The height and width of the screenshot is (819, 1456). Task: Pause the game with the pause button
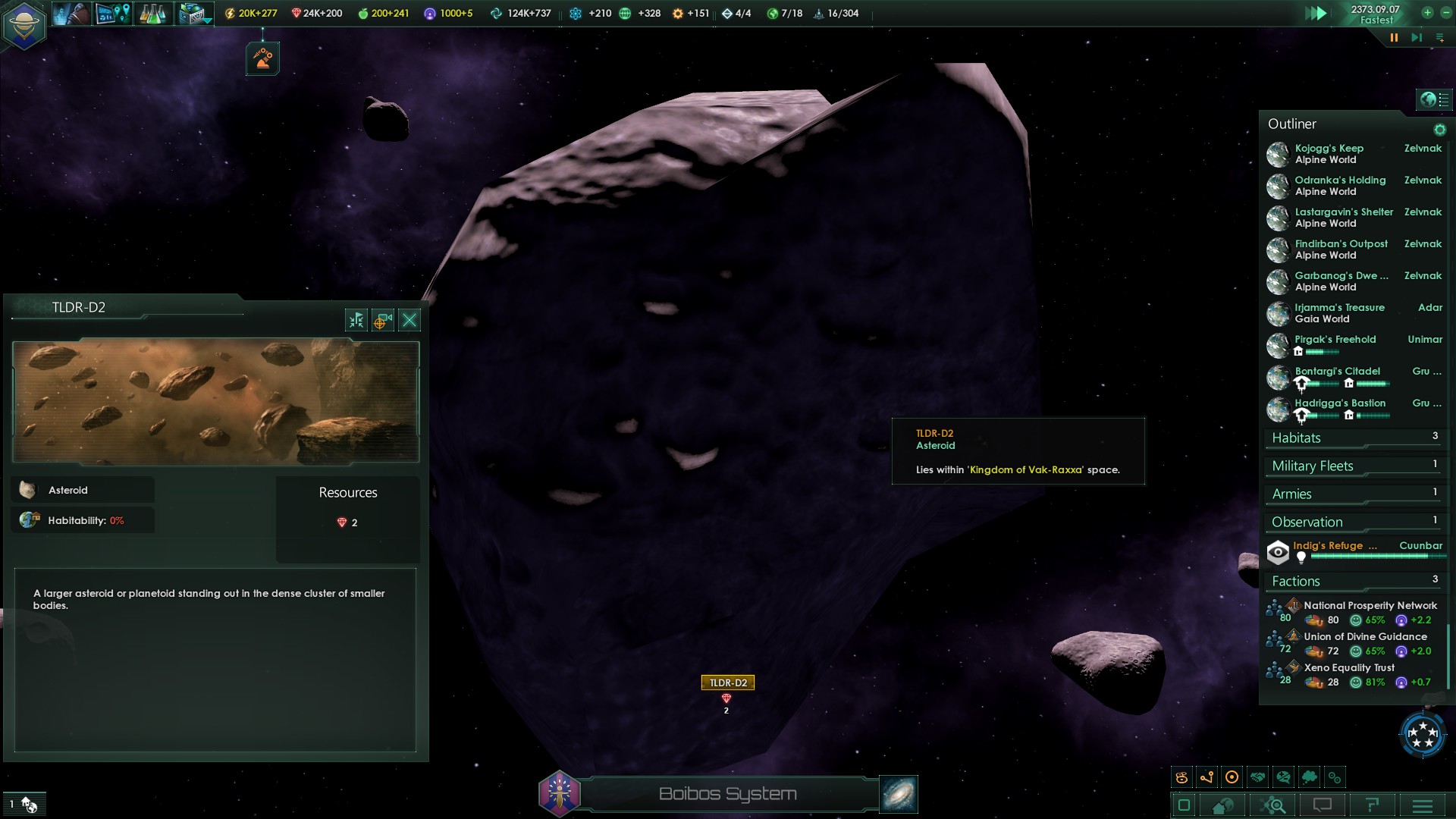(1394, 37)
